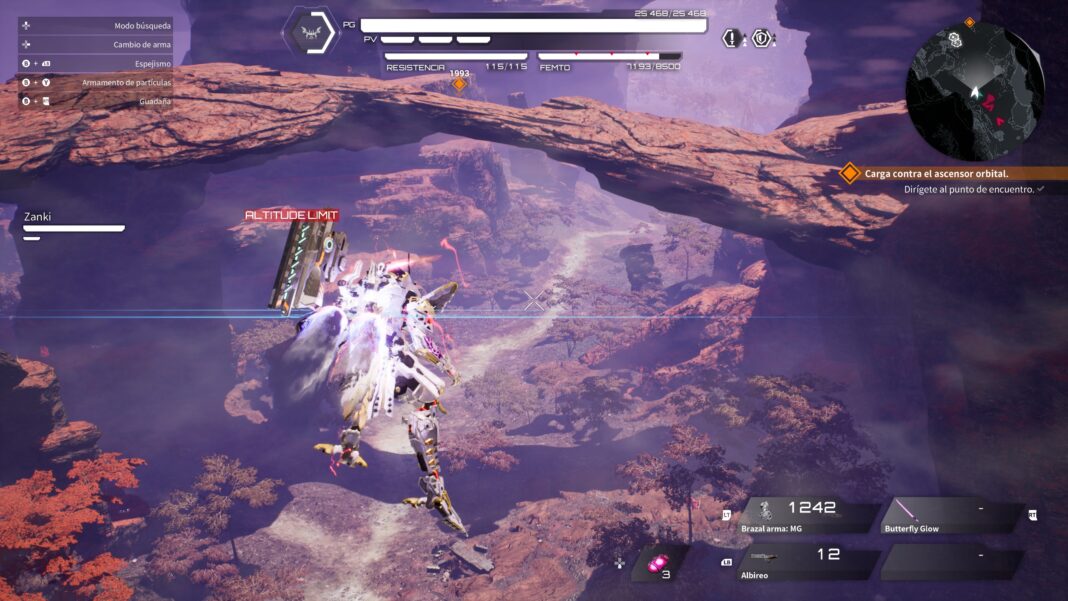Open the circular minimap

tap(974, 92)
